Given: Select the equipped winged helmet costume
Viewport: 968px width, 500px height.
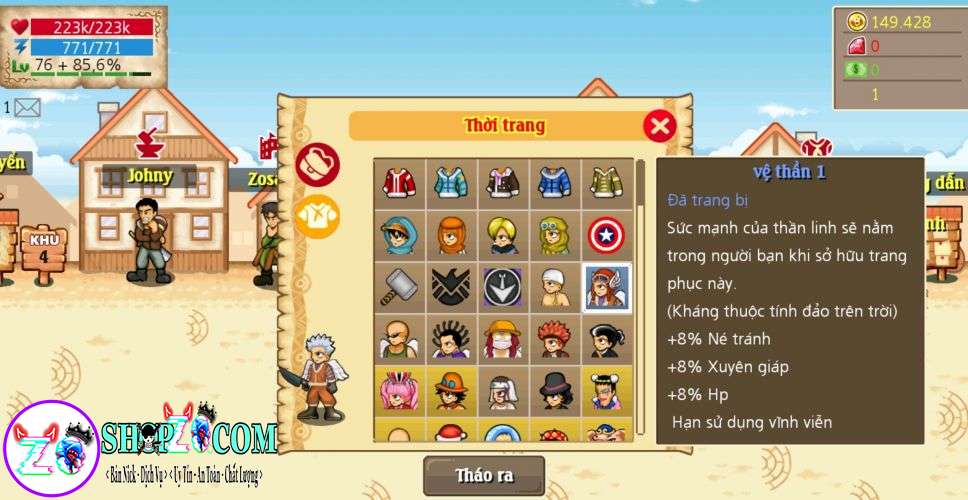Looking at the screenshot, I should pos(607,287).
